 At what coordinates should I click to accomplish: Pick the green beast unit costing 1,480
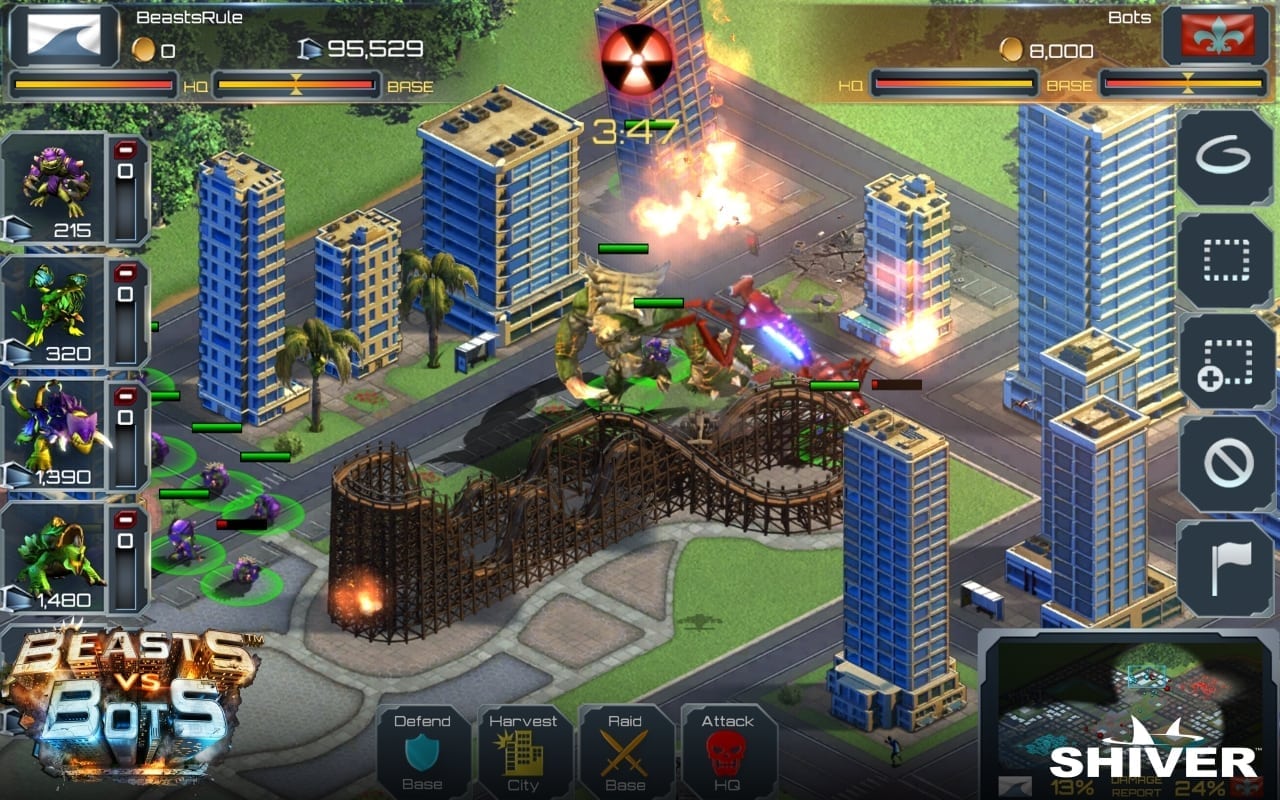pos(54,558)
